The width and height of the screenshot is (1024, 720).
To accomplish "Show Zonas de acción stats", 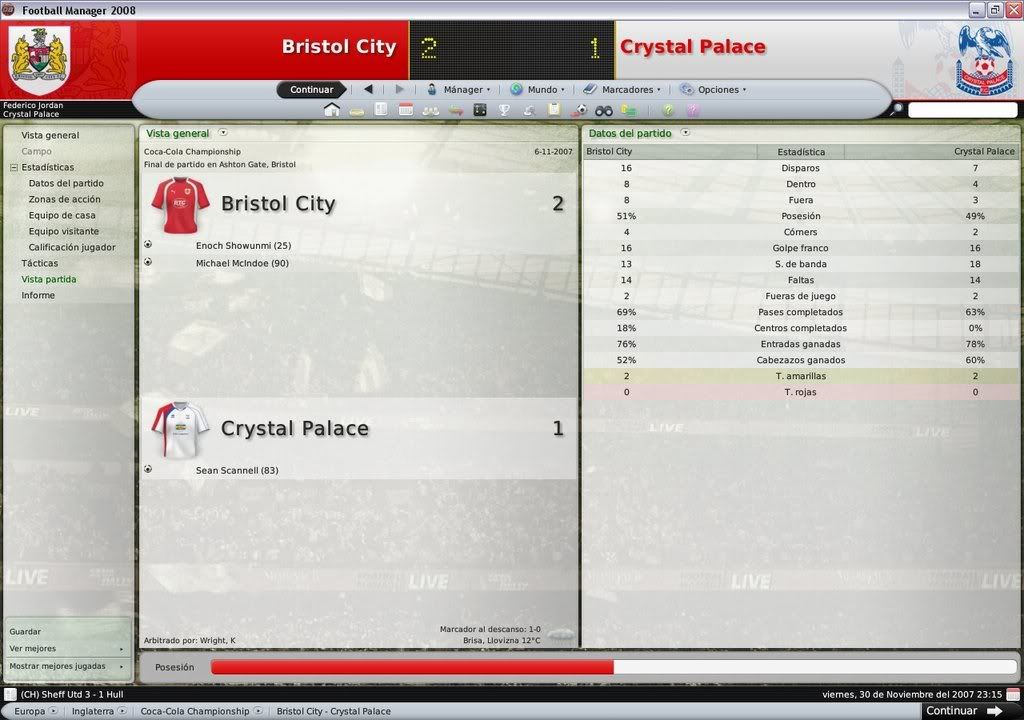I will pyautogui.click(x=64, y=199).
